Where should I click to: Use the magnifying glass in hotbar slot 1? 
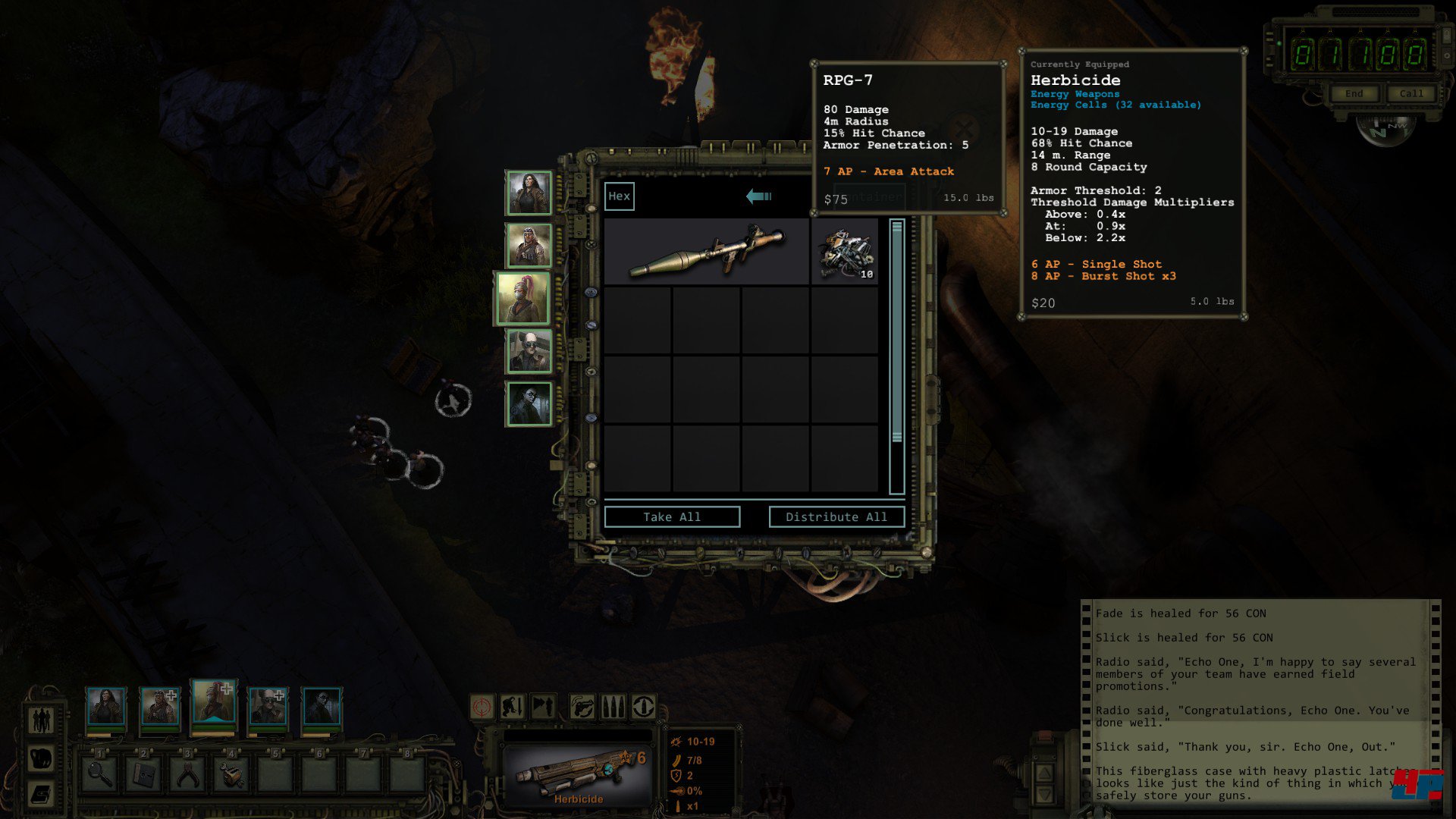pyautogui.click(x=100, y=774)
